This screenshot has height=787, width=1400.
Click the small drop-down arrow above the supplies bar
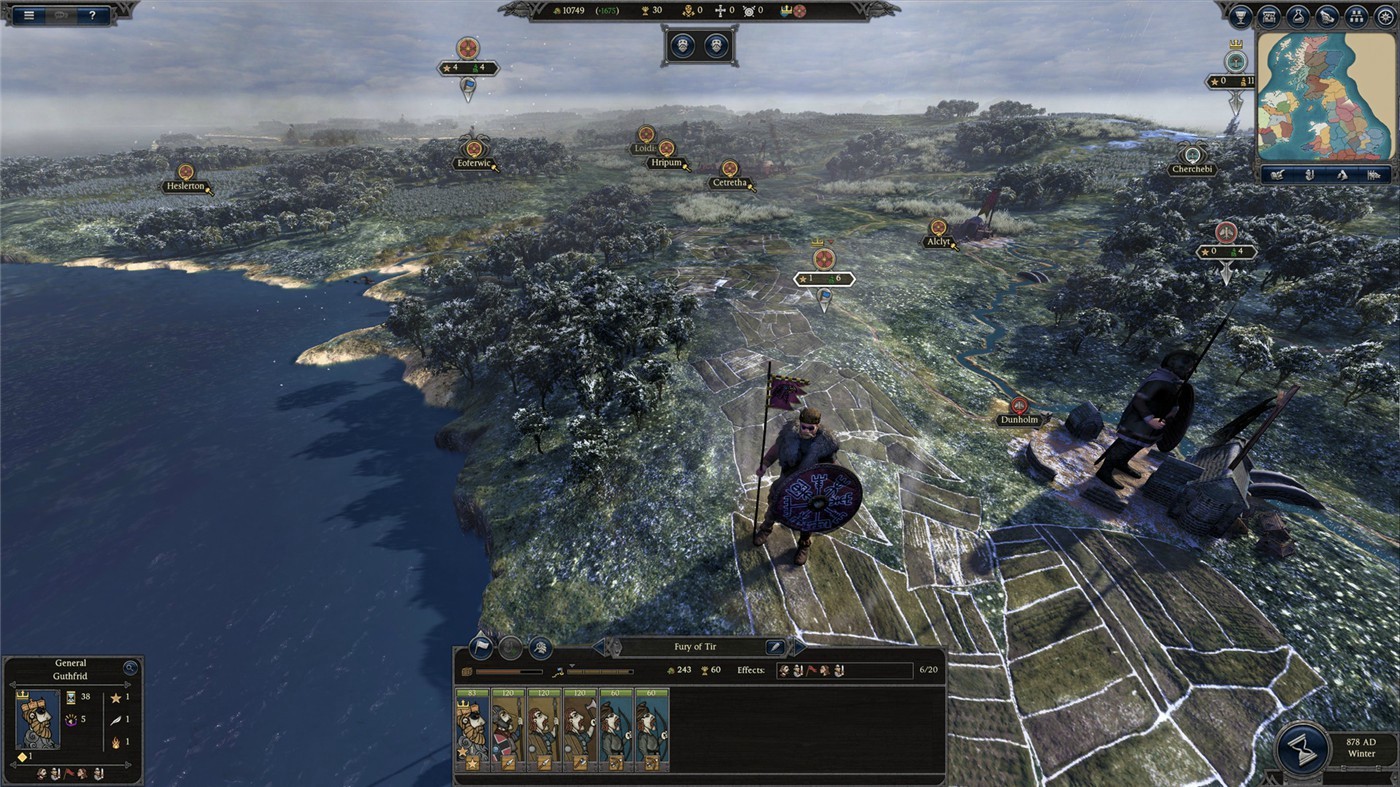(x=572, y=666)
